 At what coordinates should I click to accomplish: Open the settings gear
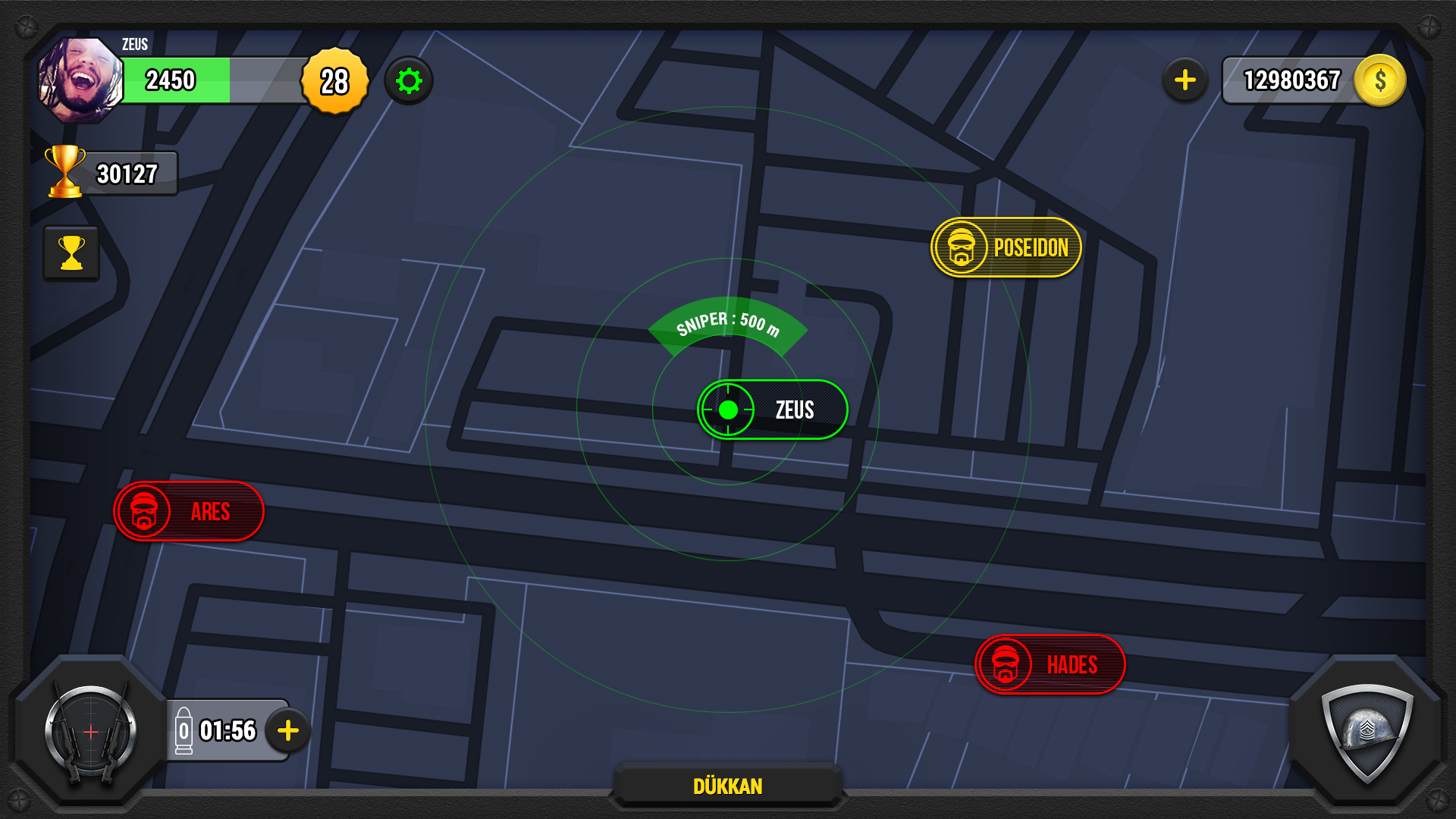pos(409,80)
